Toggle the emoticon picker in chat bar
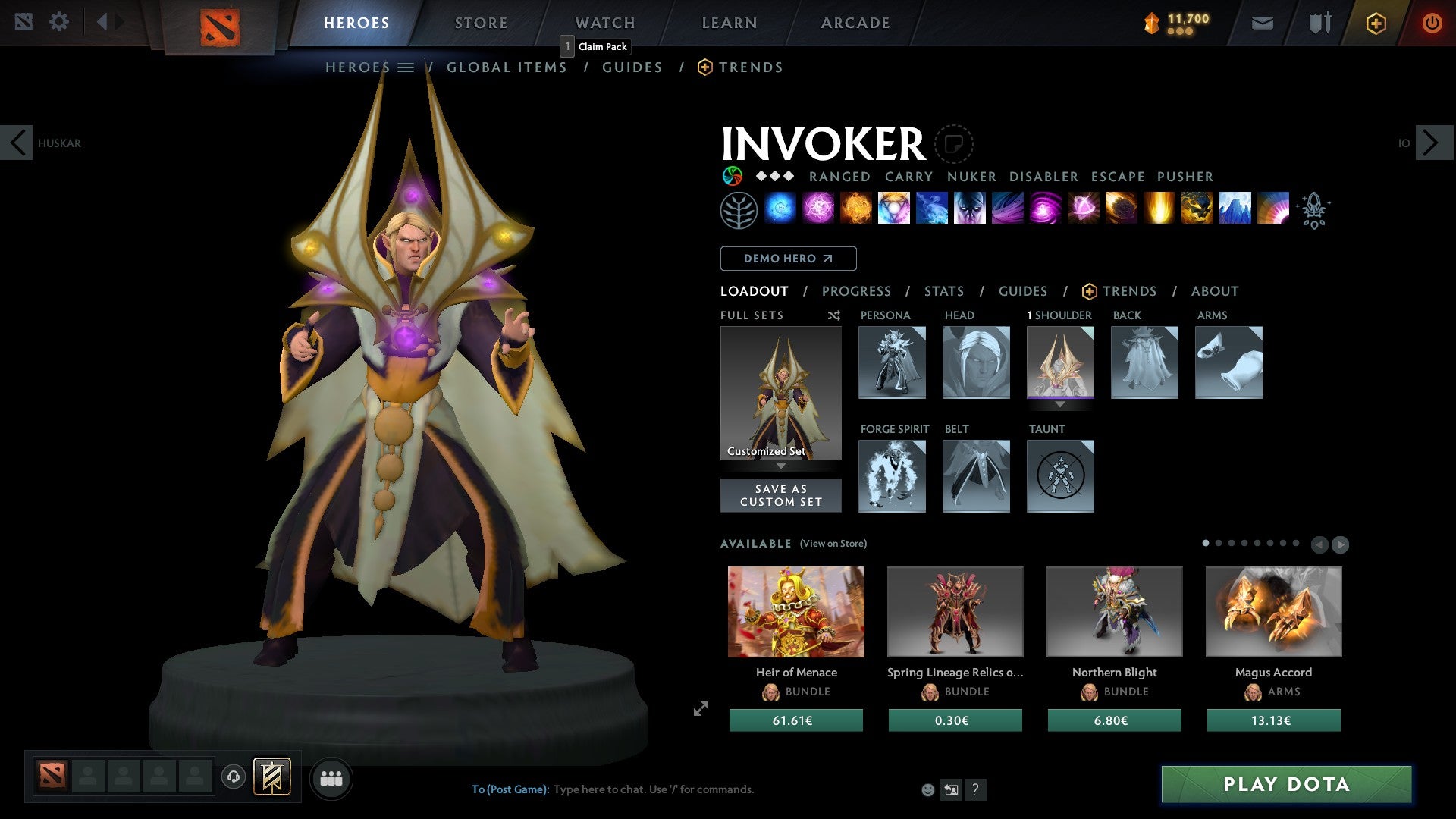 [x=927, y=789]
